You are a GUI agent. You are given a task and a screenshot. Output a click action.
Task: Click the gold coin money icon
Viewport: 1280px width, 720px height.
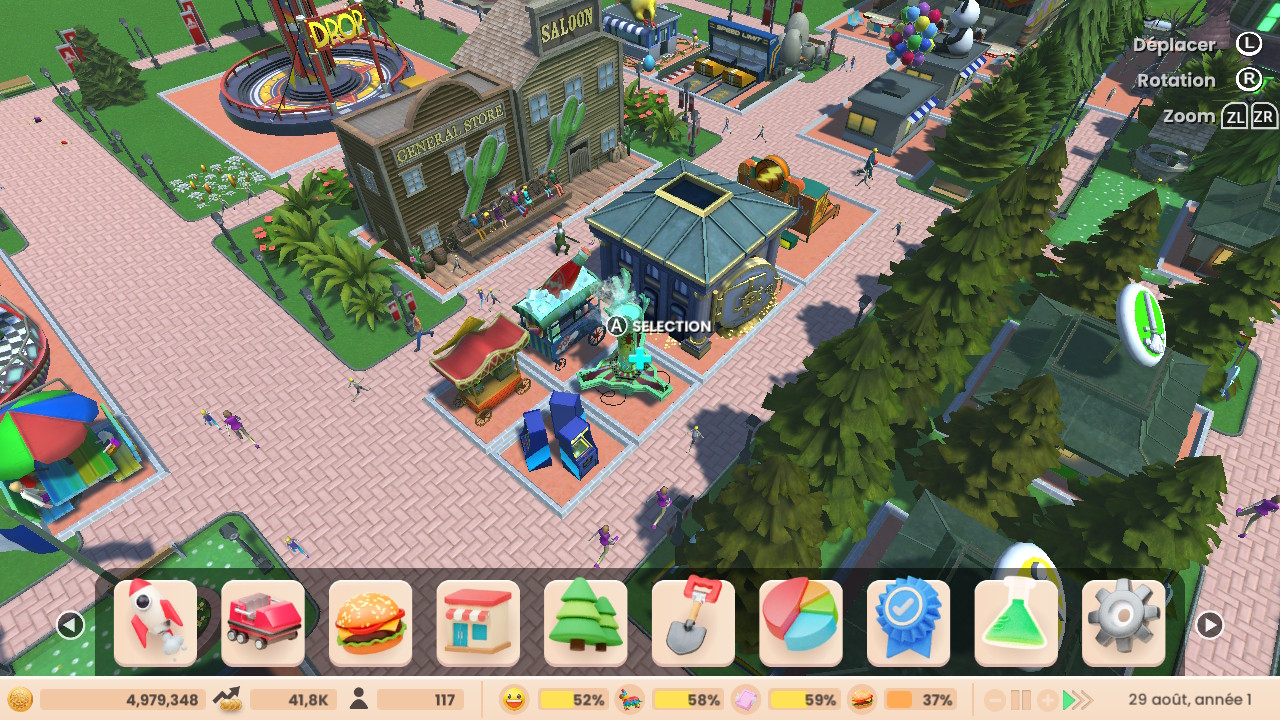click(21, 699)
